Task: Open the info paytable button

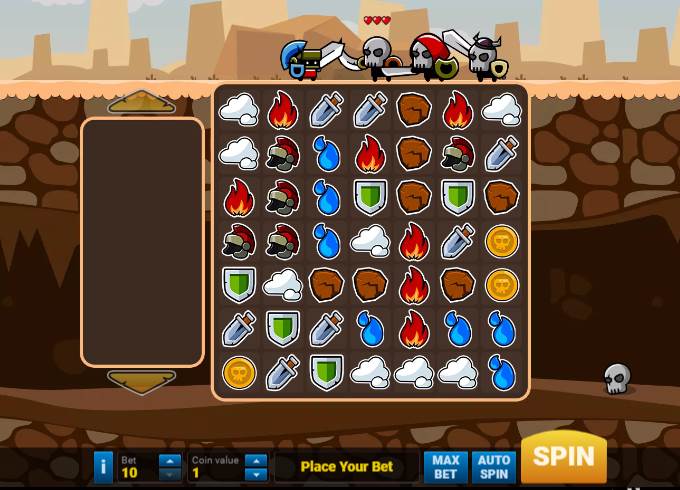Action: tap(103, 467)
